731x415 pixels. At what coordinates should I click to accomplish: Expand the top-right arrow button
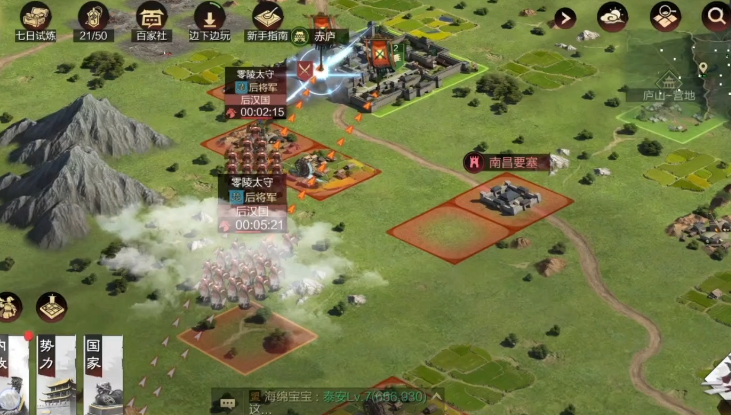[566, 17]
